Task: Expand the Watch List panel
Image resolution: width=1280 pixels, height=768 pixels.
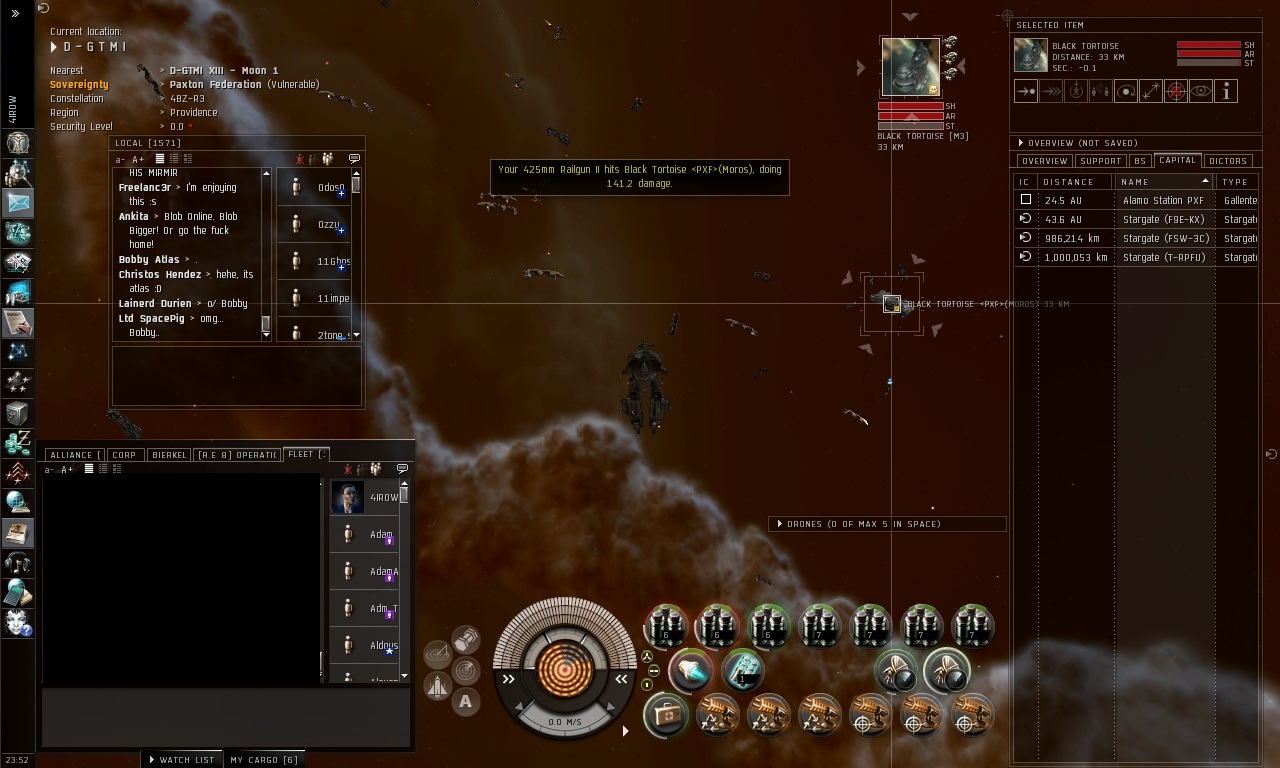Action: click(181, 760)
